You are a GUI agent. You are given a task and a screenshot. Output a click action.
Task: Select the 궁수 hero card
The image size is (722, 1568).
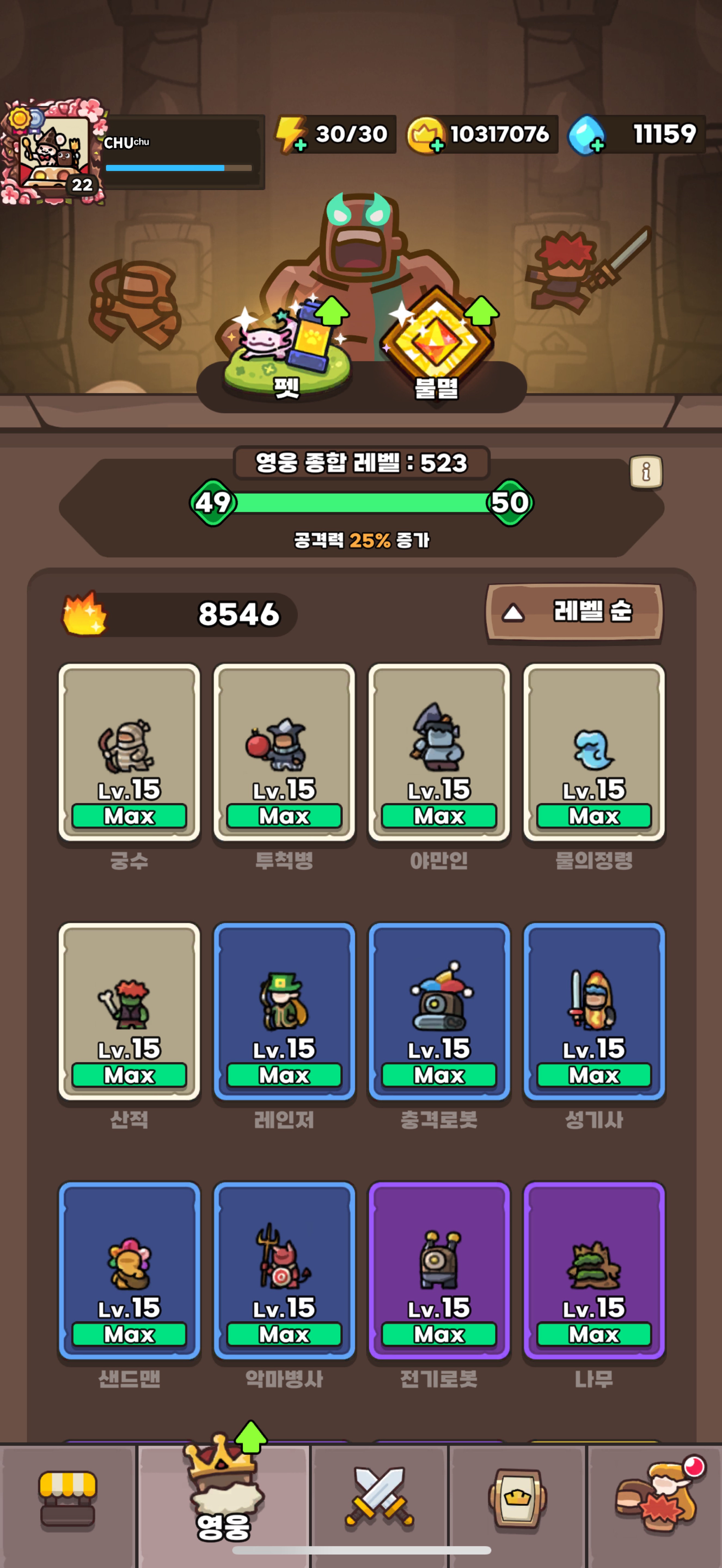click(x=129, y=752)
